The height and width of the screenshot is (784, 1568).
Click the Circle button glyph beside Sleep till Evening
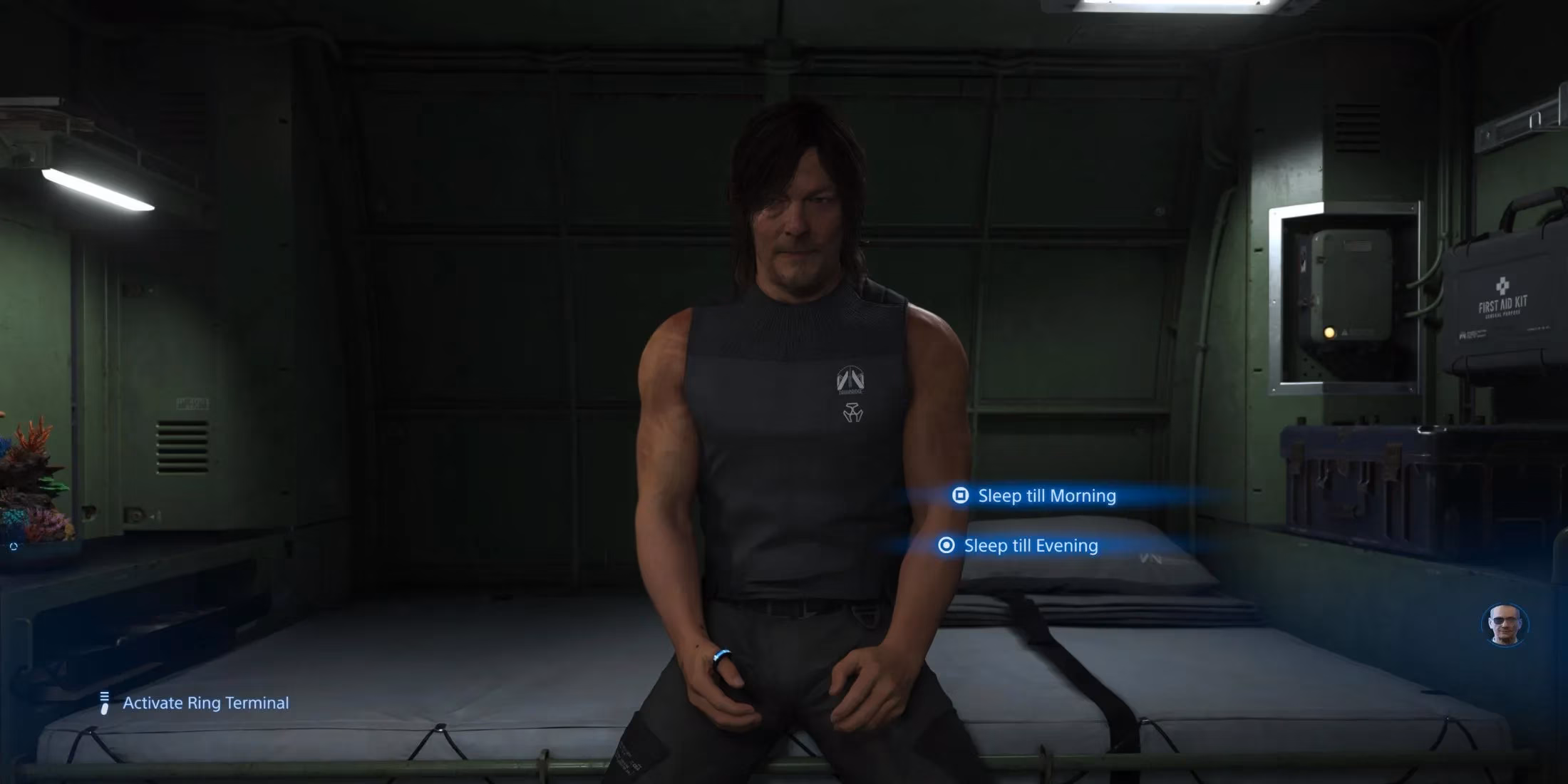pos(946,546)
